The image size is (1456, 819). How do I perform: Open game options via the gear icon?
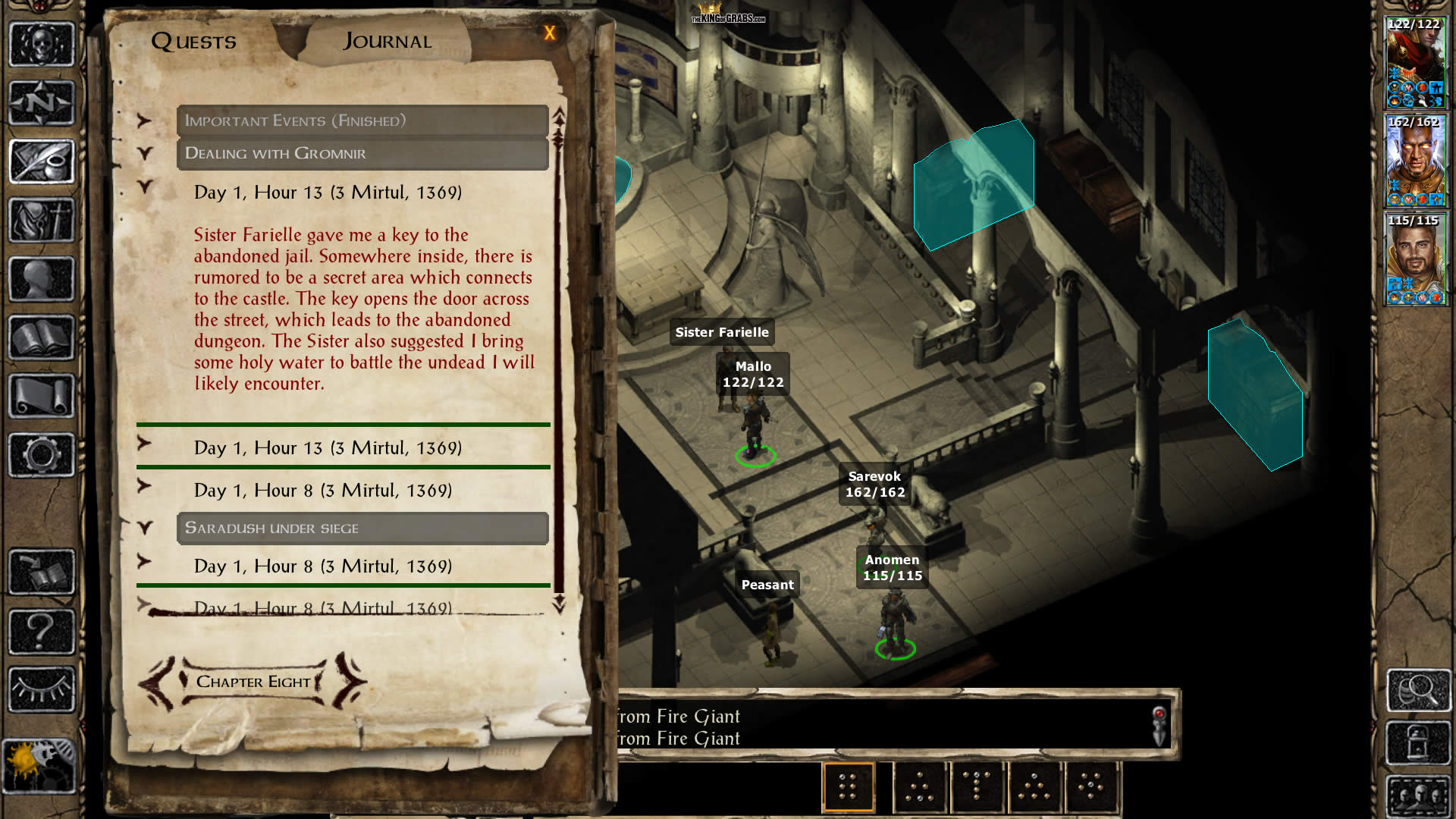[x=42, y=455]
